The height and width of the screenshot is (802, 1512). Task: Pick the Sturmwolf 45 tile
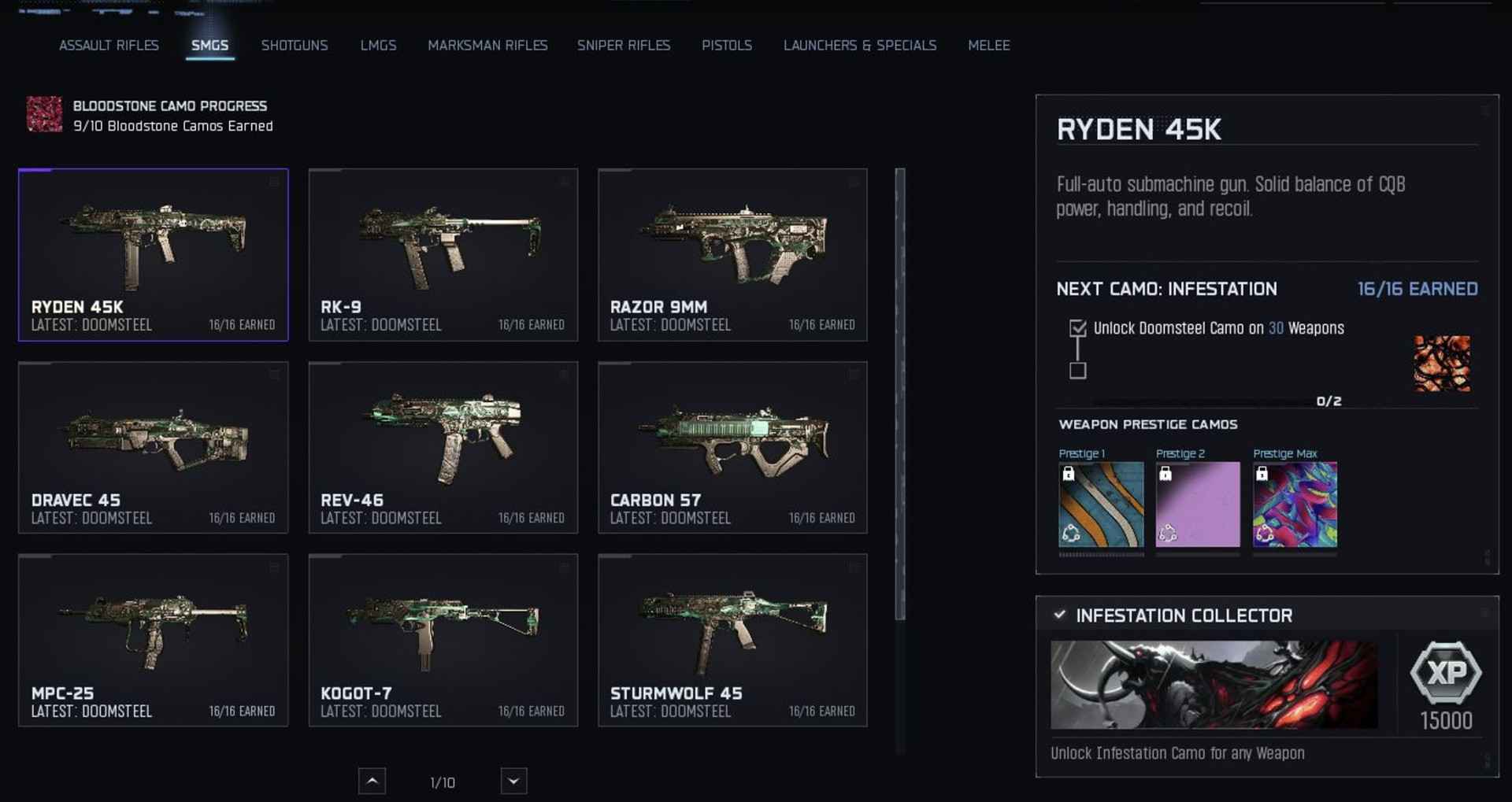pyautogui.click(x=732, y=640)
